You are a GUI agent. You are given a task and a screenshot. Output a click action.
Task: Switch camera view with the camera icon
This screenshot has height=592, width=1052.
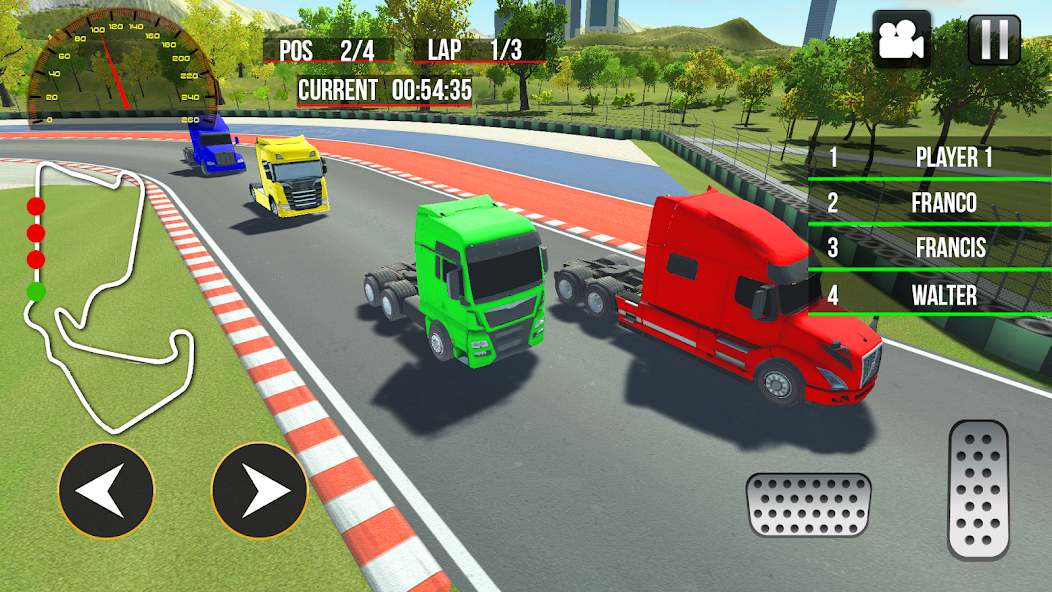pos(902,40)
